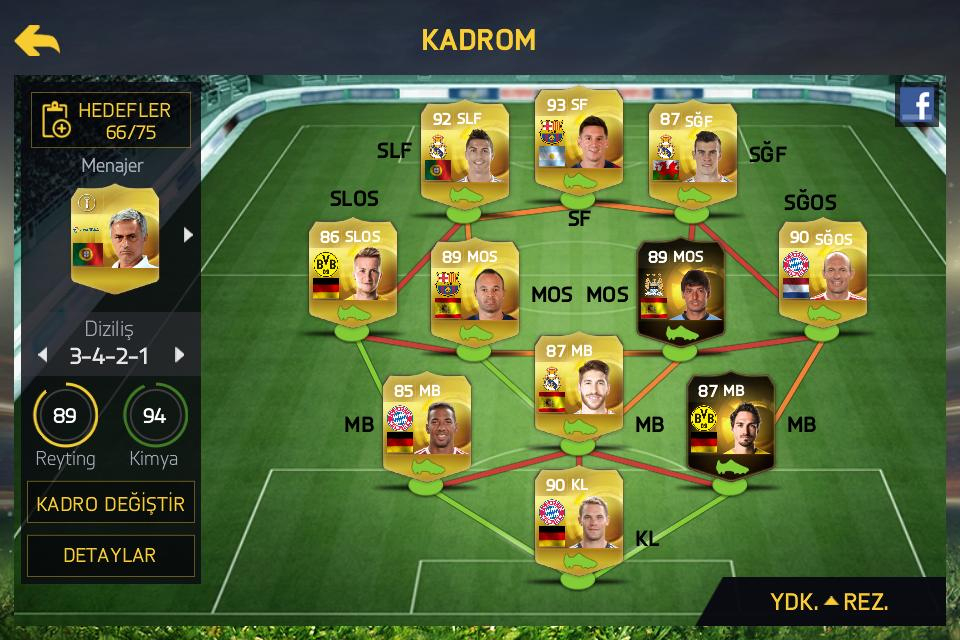Choose the 93 SF striker card
The width and height of the screenshot is (960, 640).
coord(579,143)
